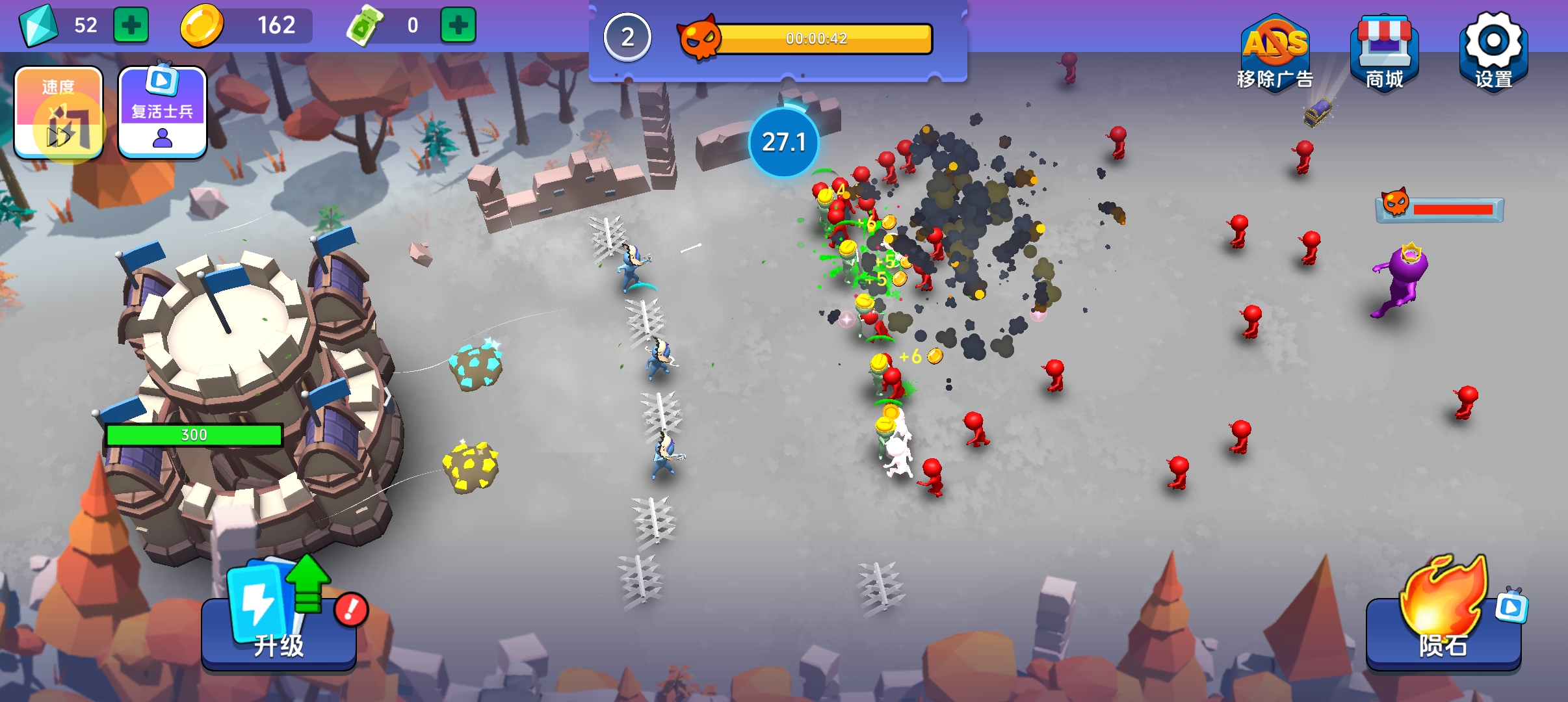Toggle the 速度 game speed button

59,113
